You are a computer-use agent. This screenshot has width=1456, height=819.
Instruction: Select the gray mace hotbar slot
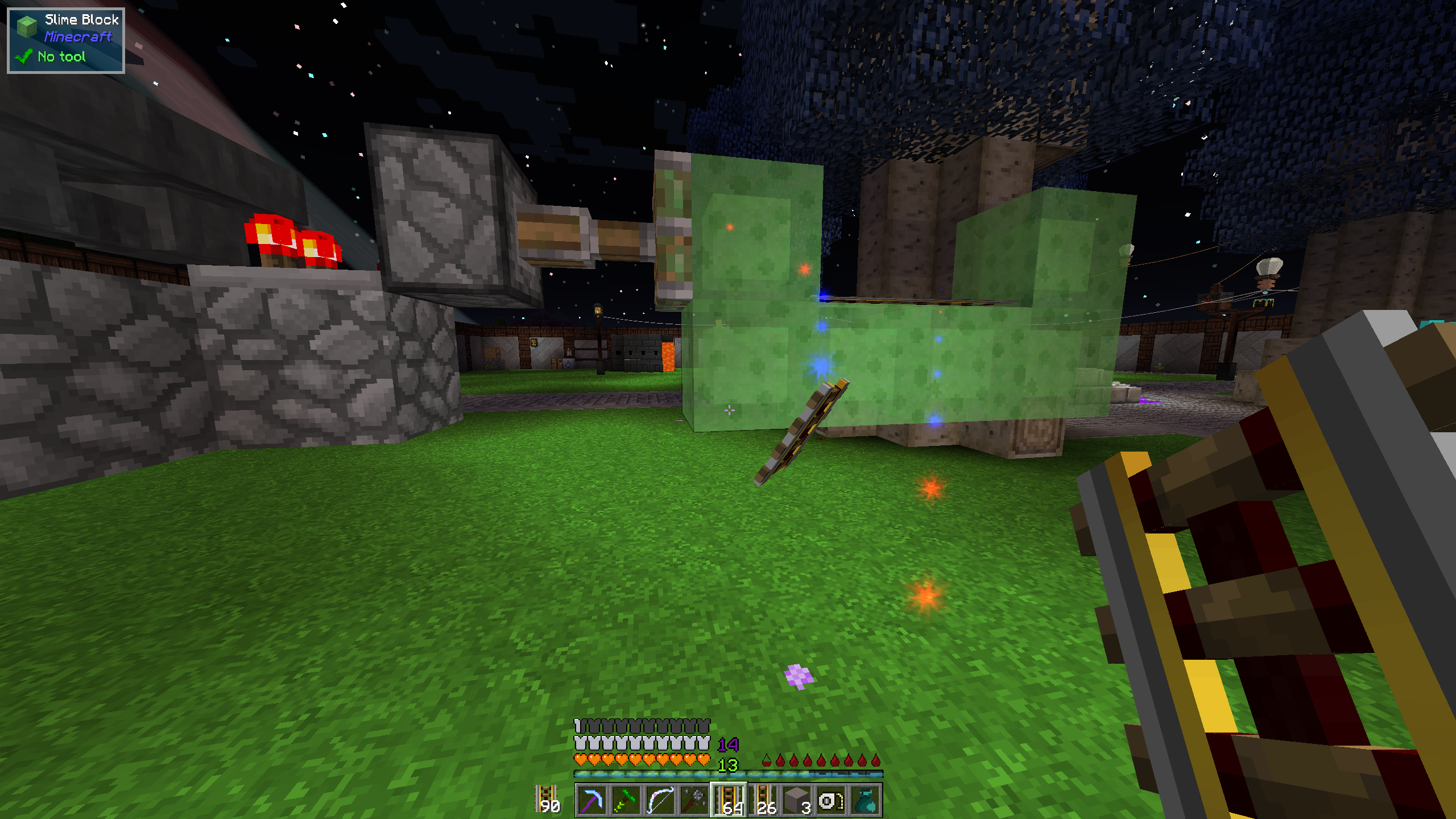[x=694, y=800]
